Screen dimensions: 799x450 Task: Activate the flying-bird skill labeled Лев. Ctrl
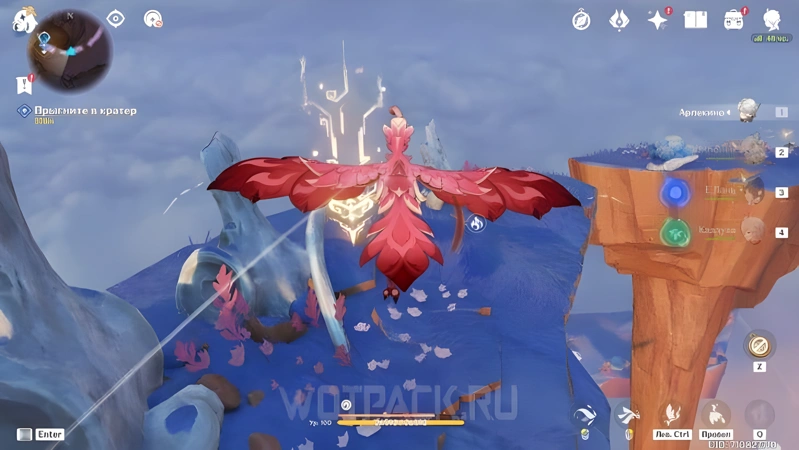point(672,414)
